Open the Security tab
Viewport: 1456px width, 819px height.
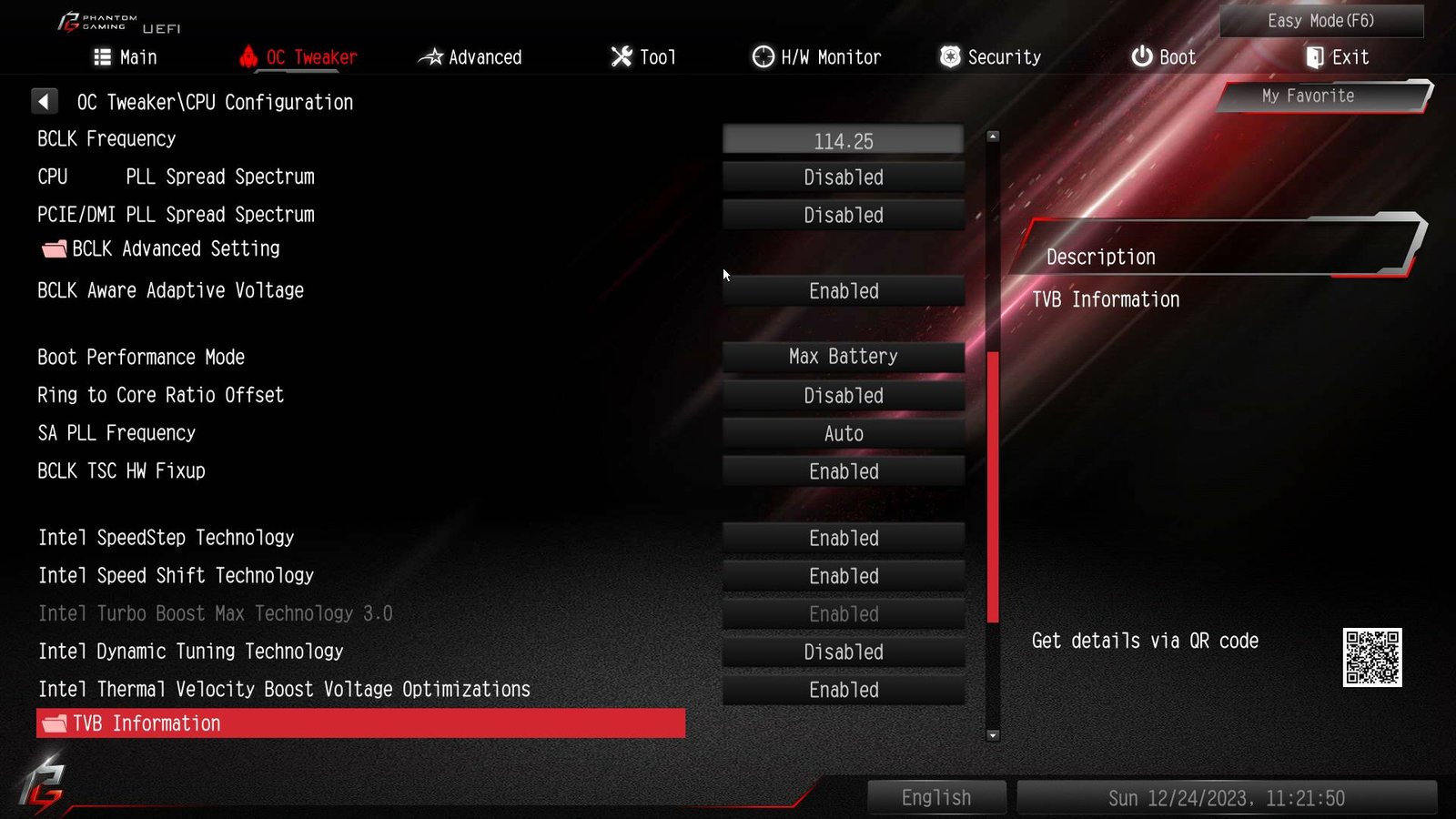pyautogui.click(x=990, y=57)
